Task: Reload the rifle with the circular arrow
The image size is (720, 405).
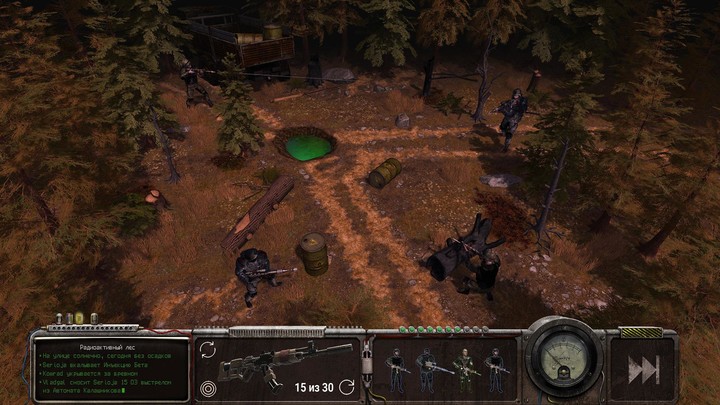Action: [346, 386]
